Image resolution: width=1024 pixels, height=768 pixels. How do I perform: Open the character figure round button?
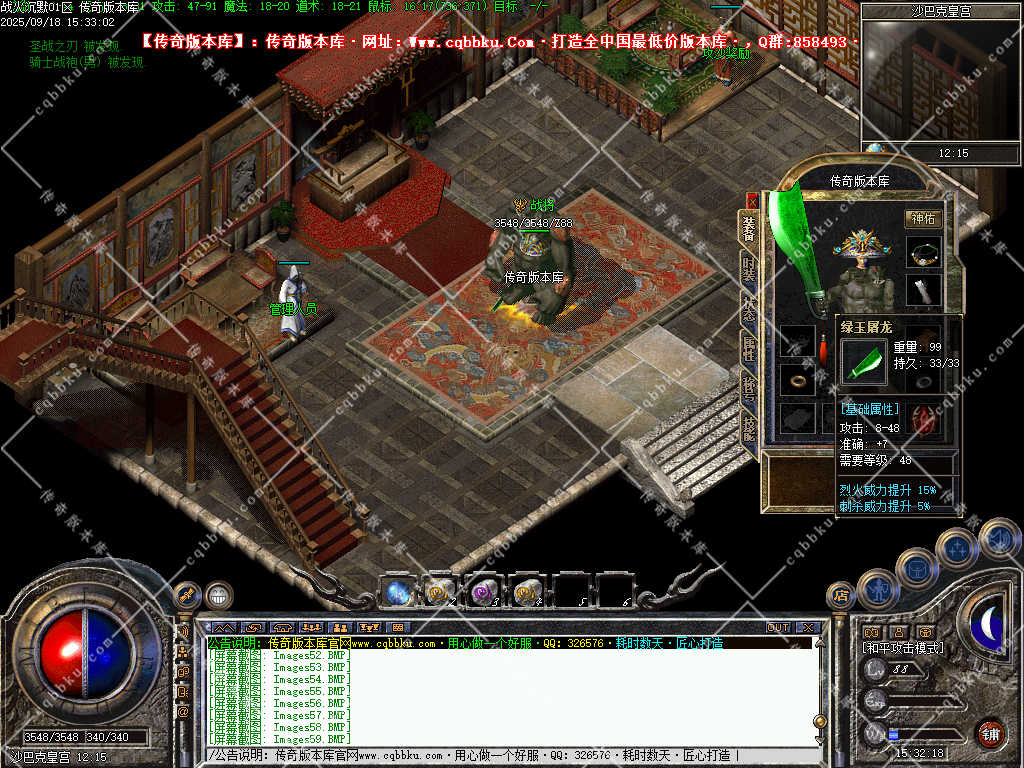[879, 590]
